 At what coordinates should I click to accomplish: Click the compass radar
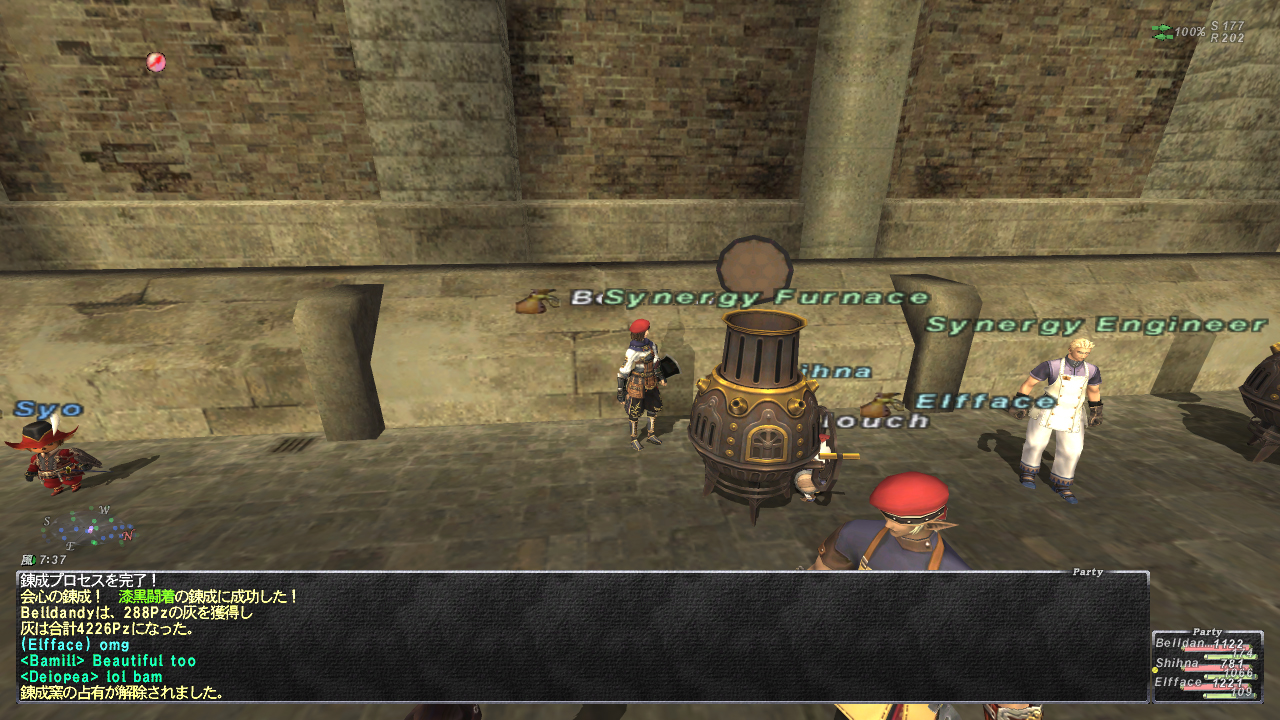89,527
